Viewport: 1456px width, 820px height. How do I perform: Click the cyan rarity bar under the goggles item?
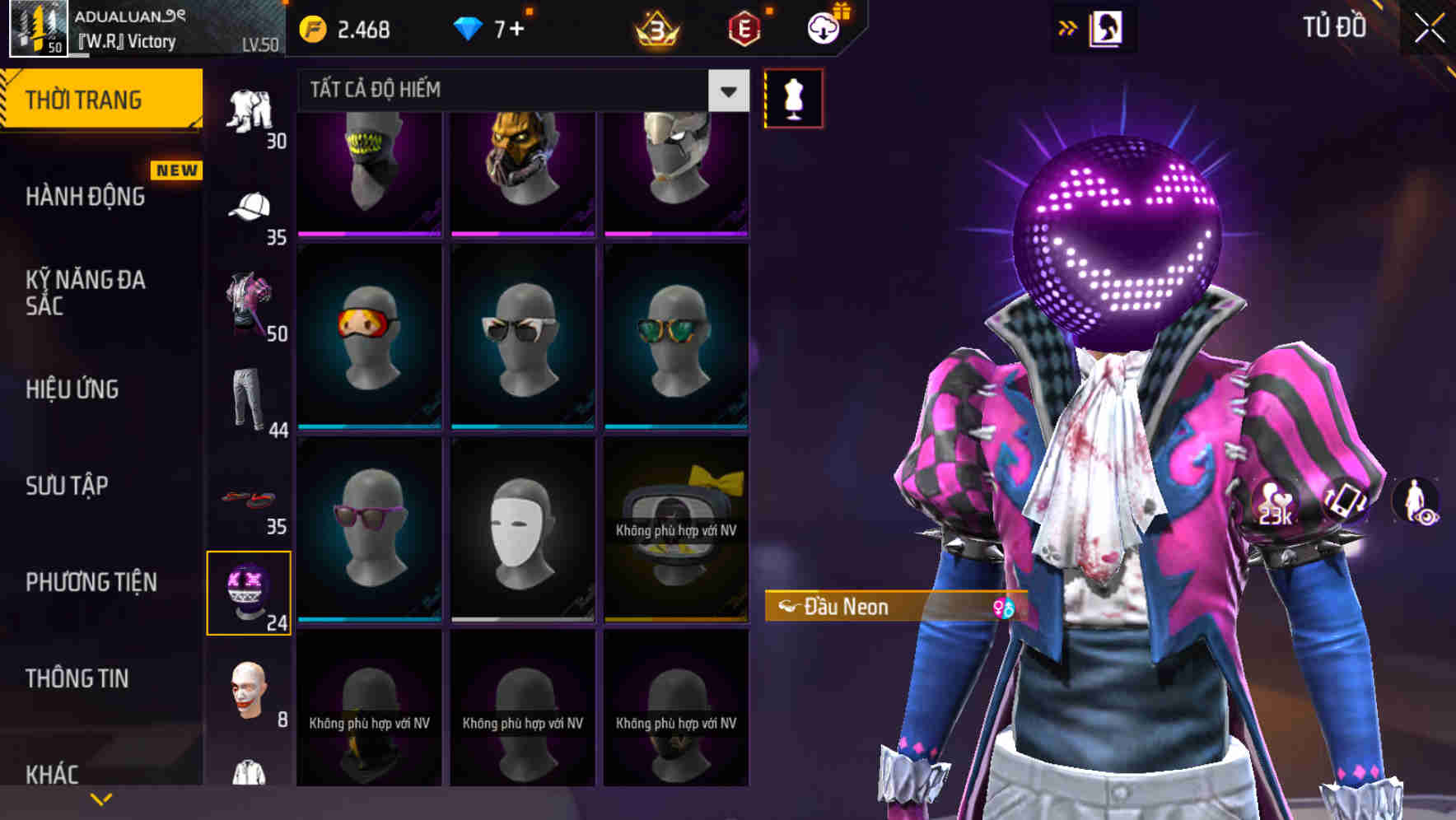pos(368,426)
